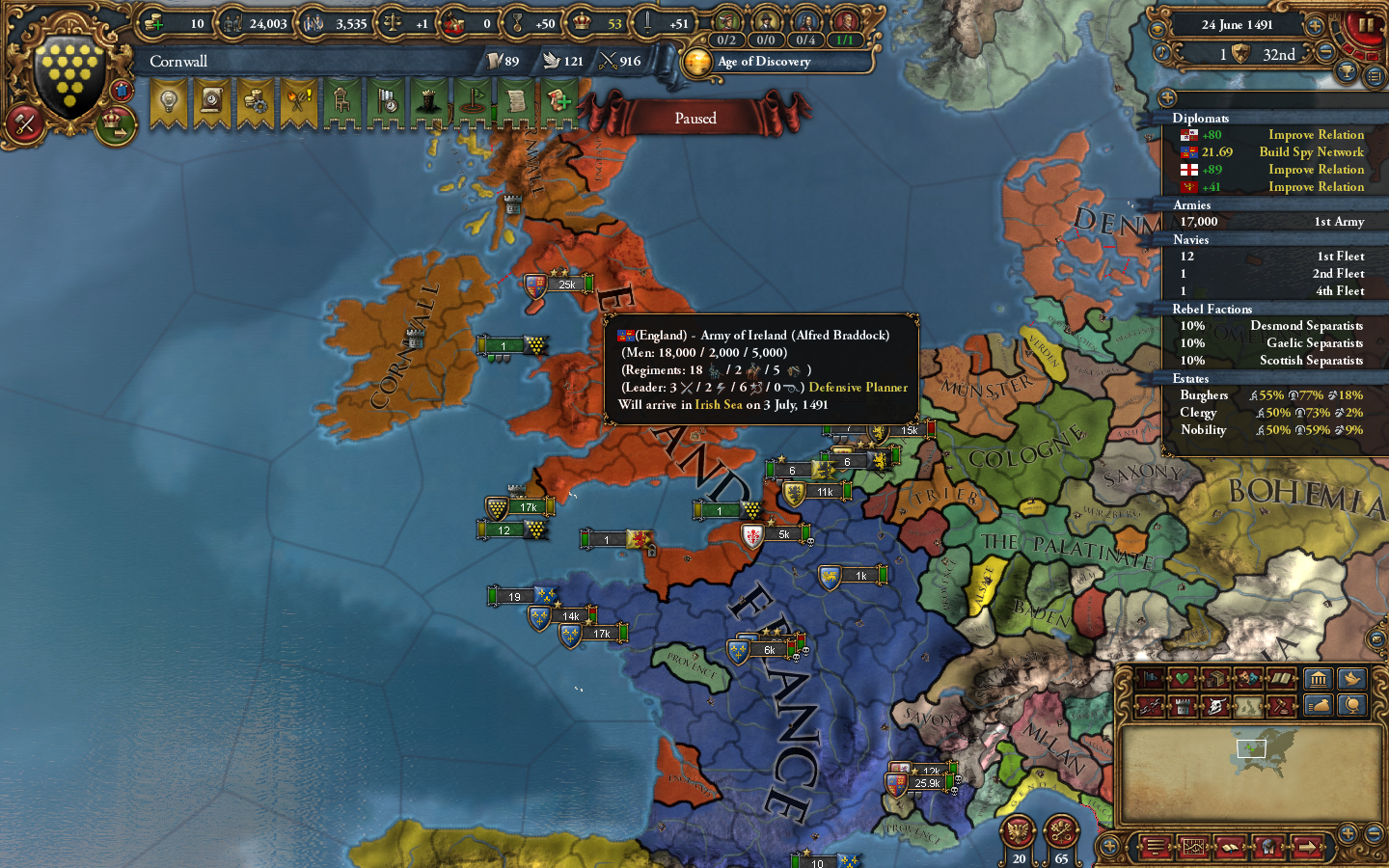This screenshot has height=868, width=1389.
Task: Increase game speed with the plus button
Action: [1315, 26]
